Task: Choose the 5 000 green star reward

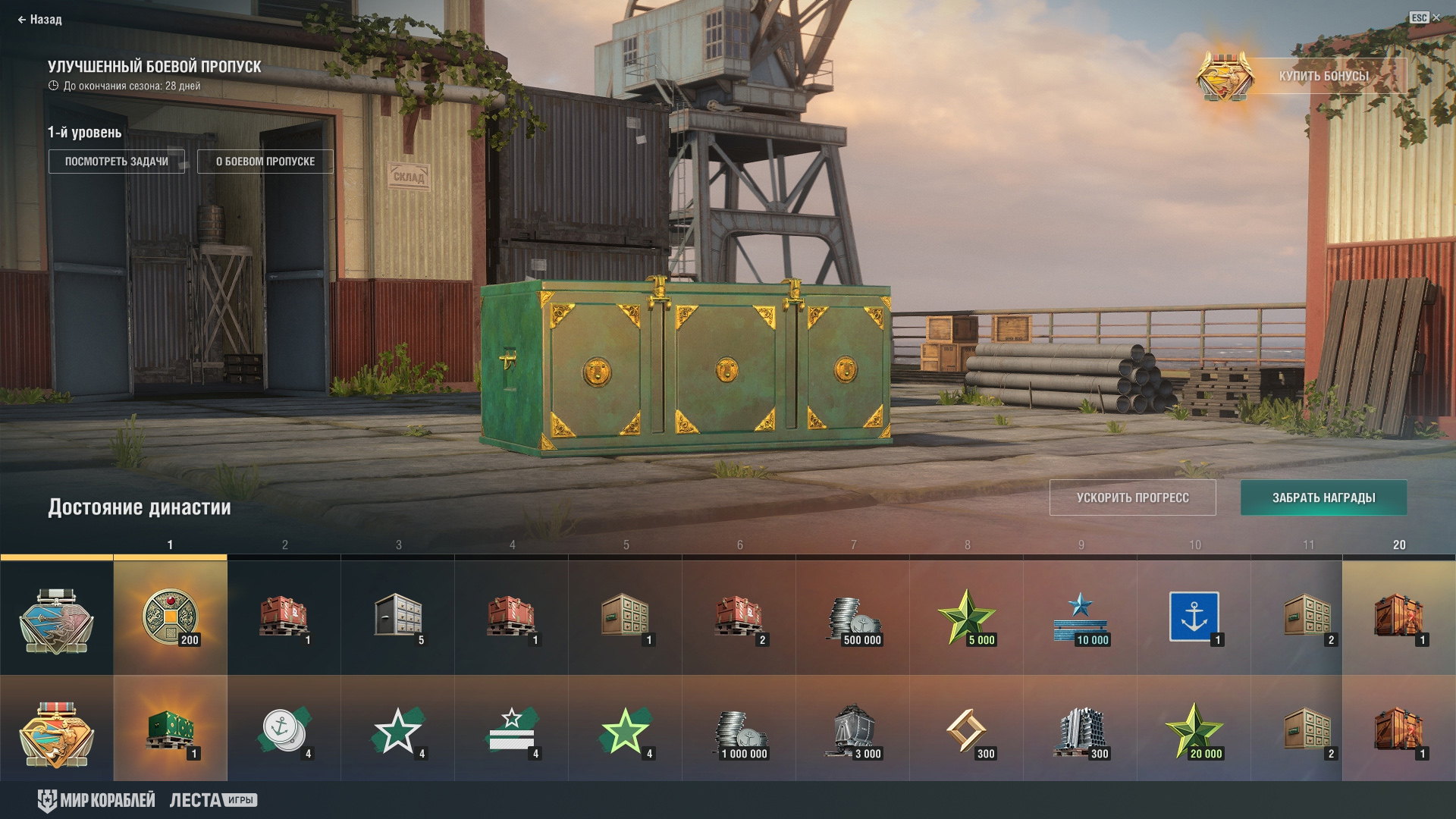Action: pyautogui.click(x=967, y=617)
